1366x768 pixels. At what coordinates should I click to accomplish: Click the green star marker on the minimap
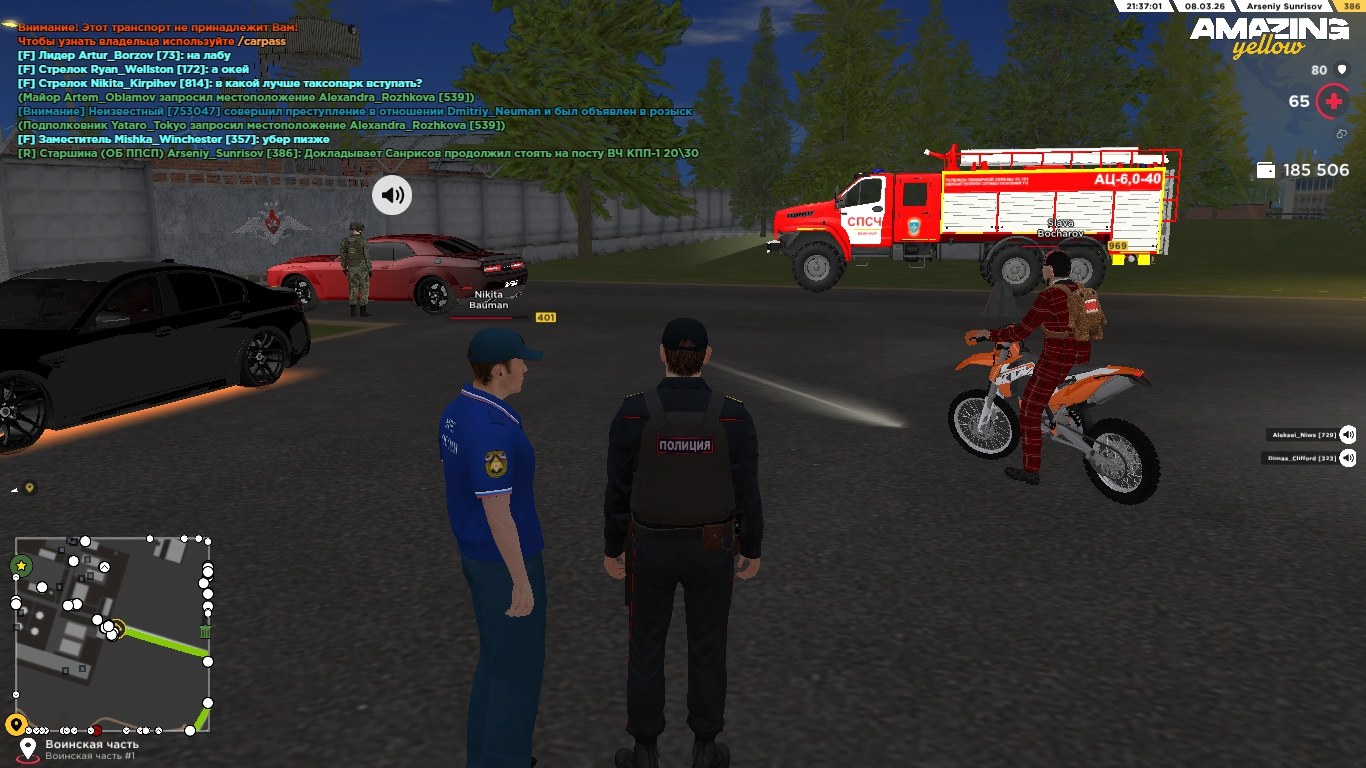21,566
